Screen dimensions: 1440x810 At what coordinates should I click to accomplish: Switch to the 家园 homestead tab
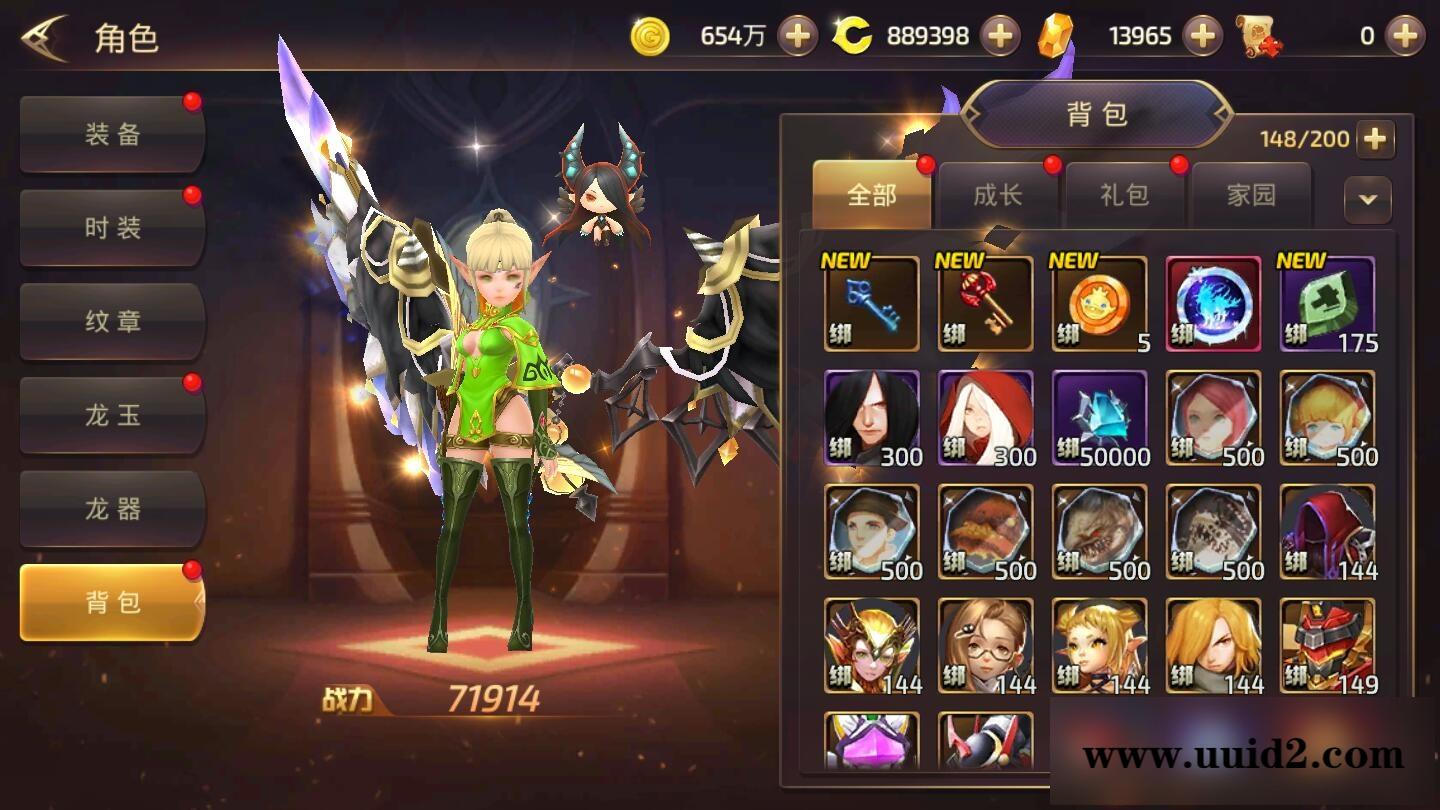(1251, 195)
